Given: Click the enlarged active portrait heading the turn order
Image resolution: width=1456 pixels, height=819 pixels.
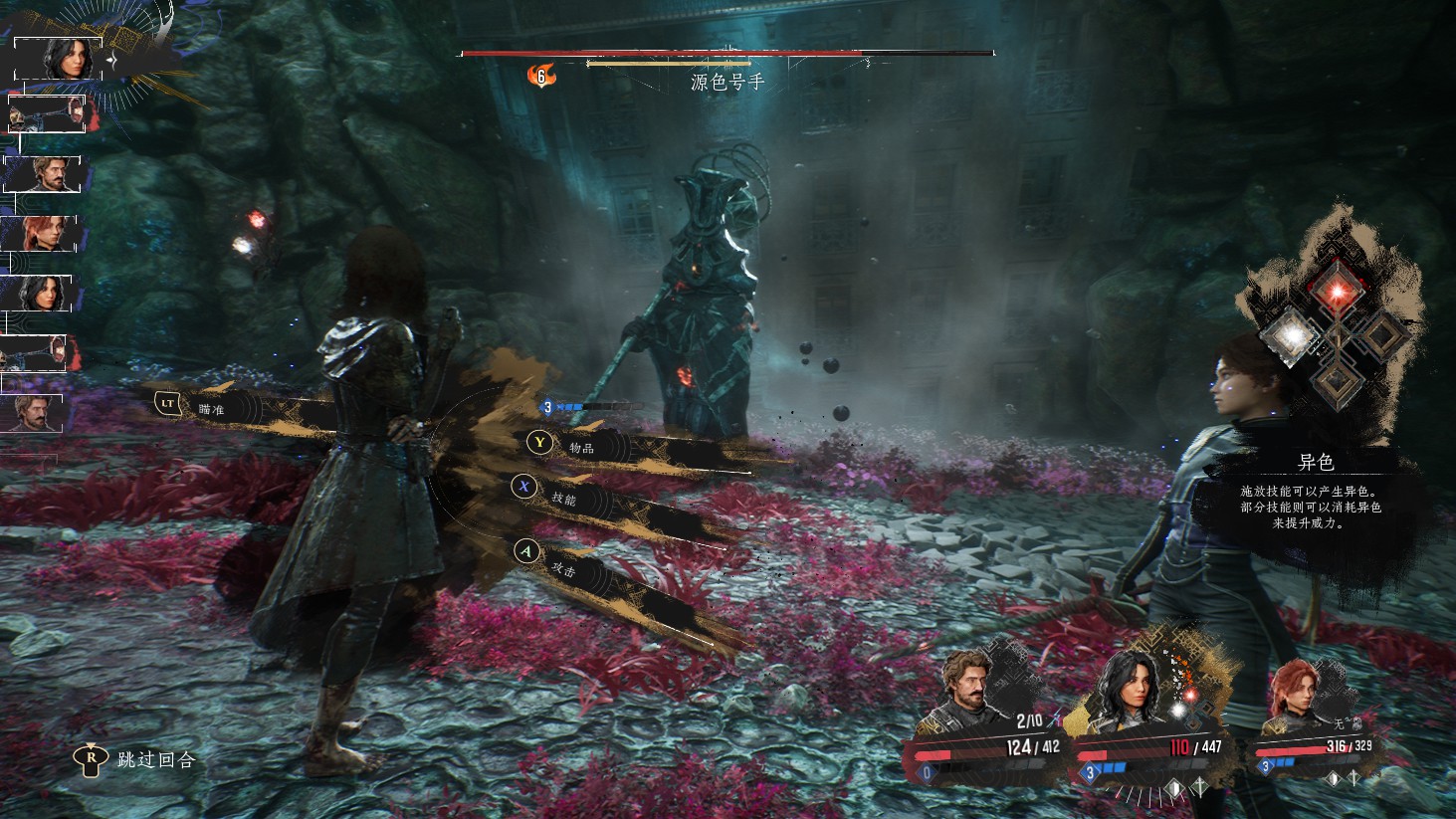Looking at the screenshot, I should pyautogui.click(x=60, y=60).
